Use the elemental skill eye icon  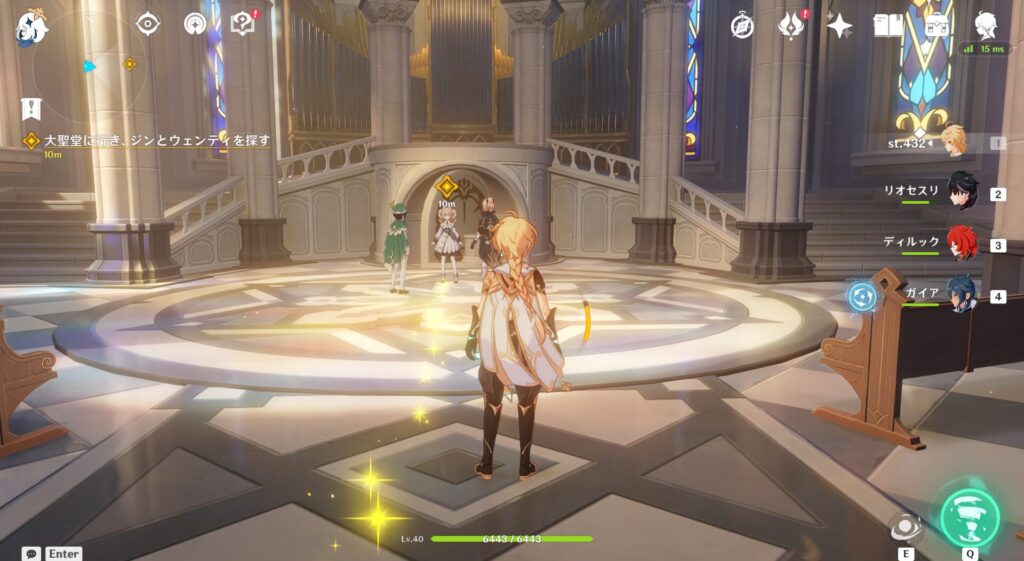(x=906, y=527)
